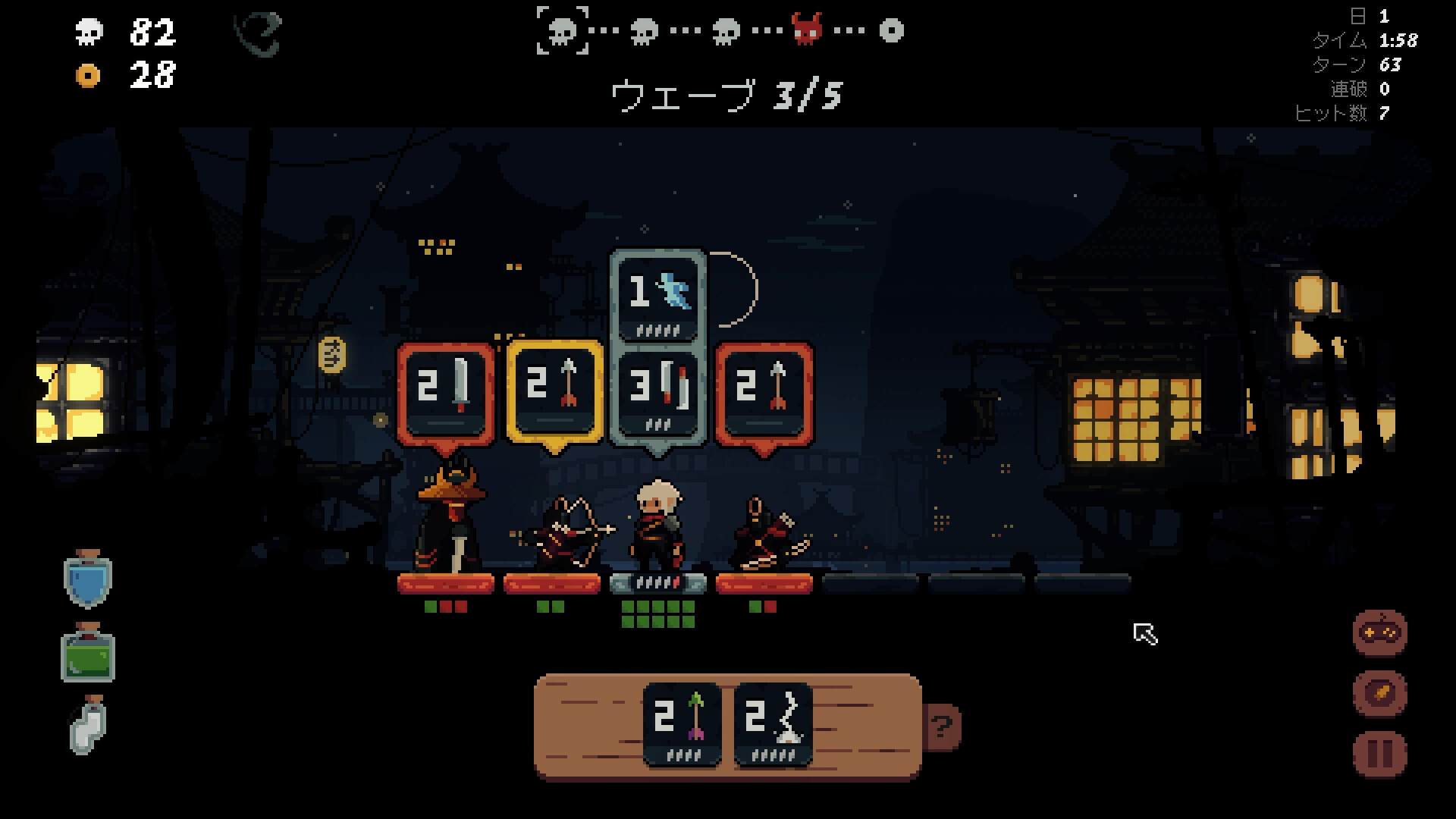Drink the green square potion
The image size is (1456, 819).
88,653
